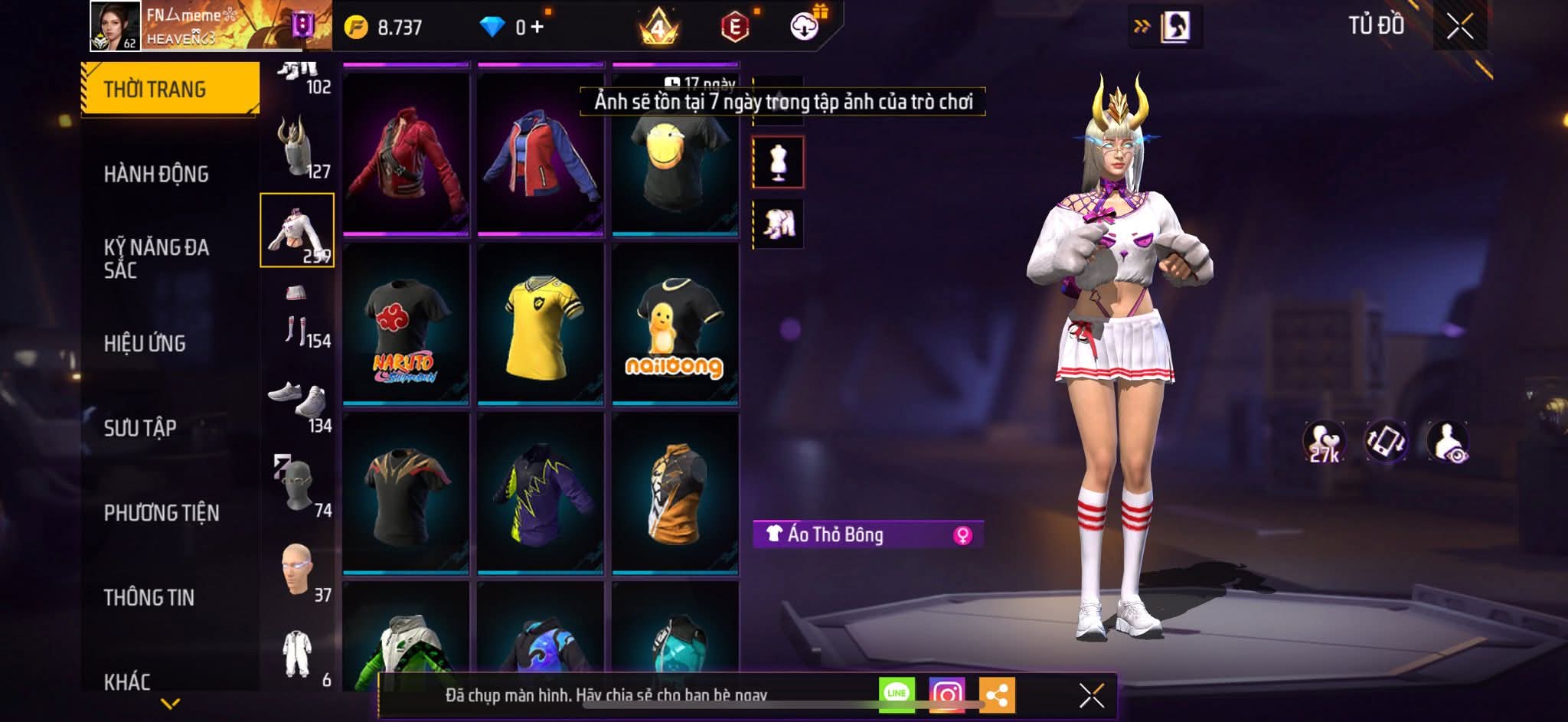Select the Nailoong black t-shirt
Viewport: 1568px width, 722px height.
click(675, 326)
